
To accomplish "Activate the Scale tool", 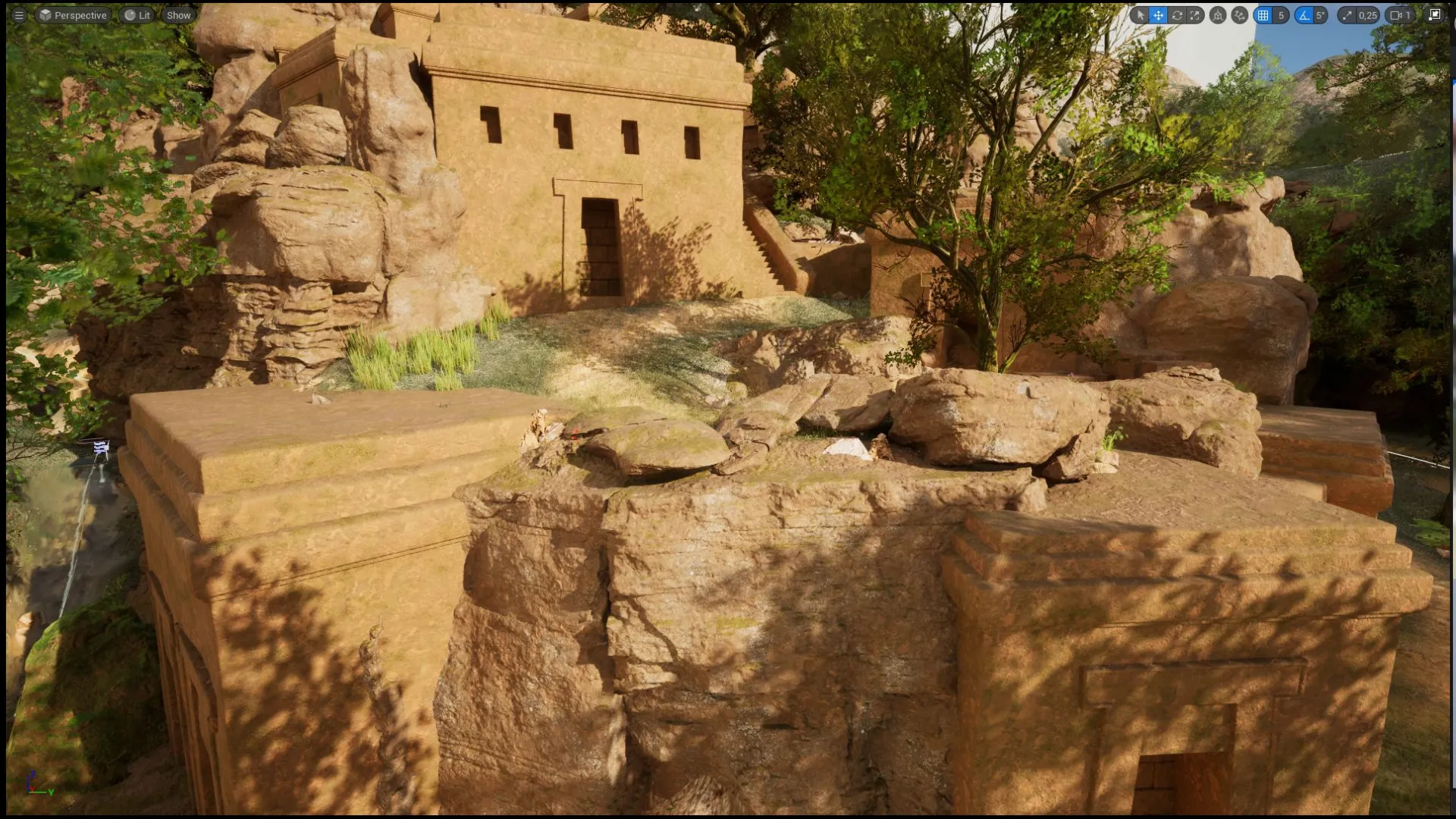I will [1196, 15].
